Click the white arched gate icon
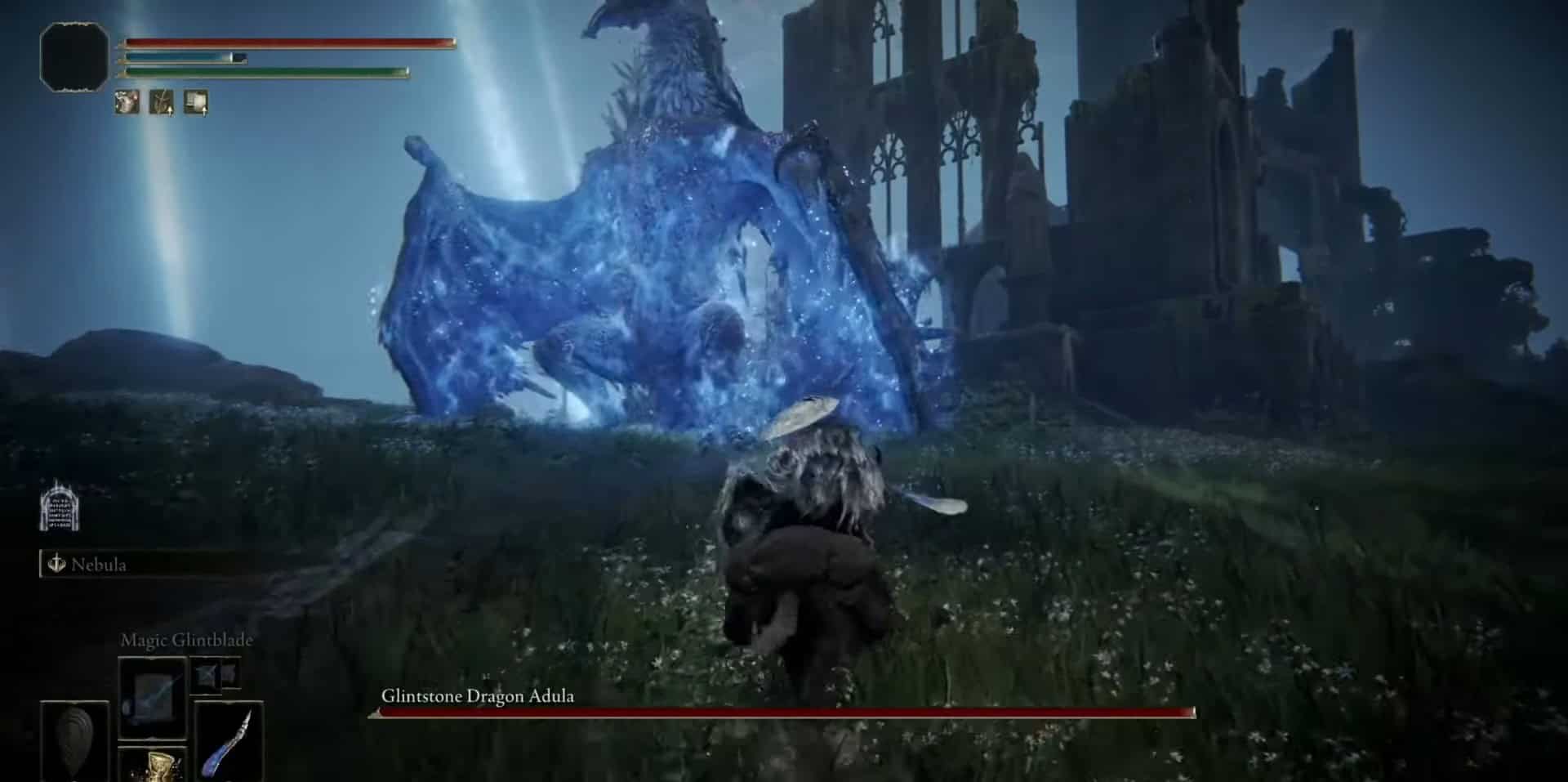This screenshot has width=1568, height=782. coord(60,507)
